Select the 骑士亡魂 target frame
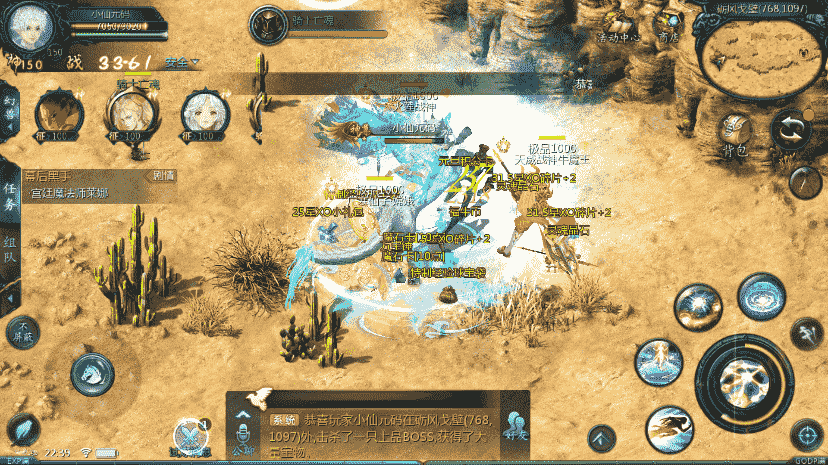The width and height of the screenshot is (828, 465). (268, 22)
